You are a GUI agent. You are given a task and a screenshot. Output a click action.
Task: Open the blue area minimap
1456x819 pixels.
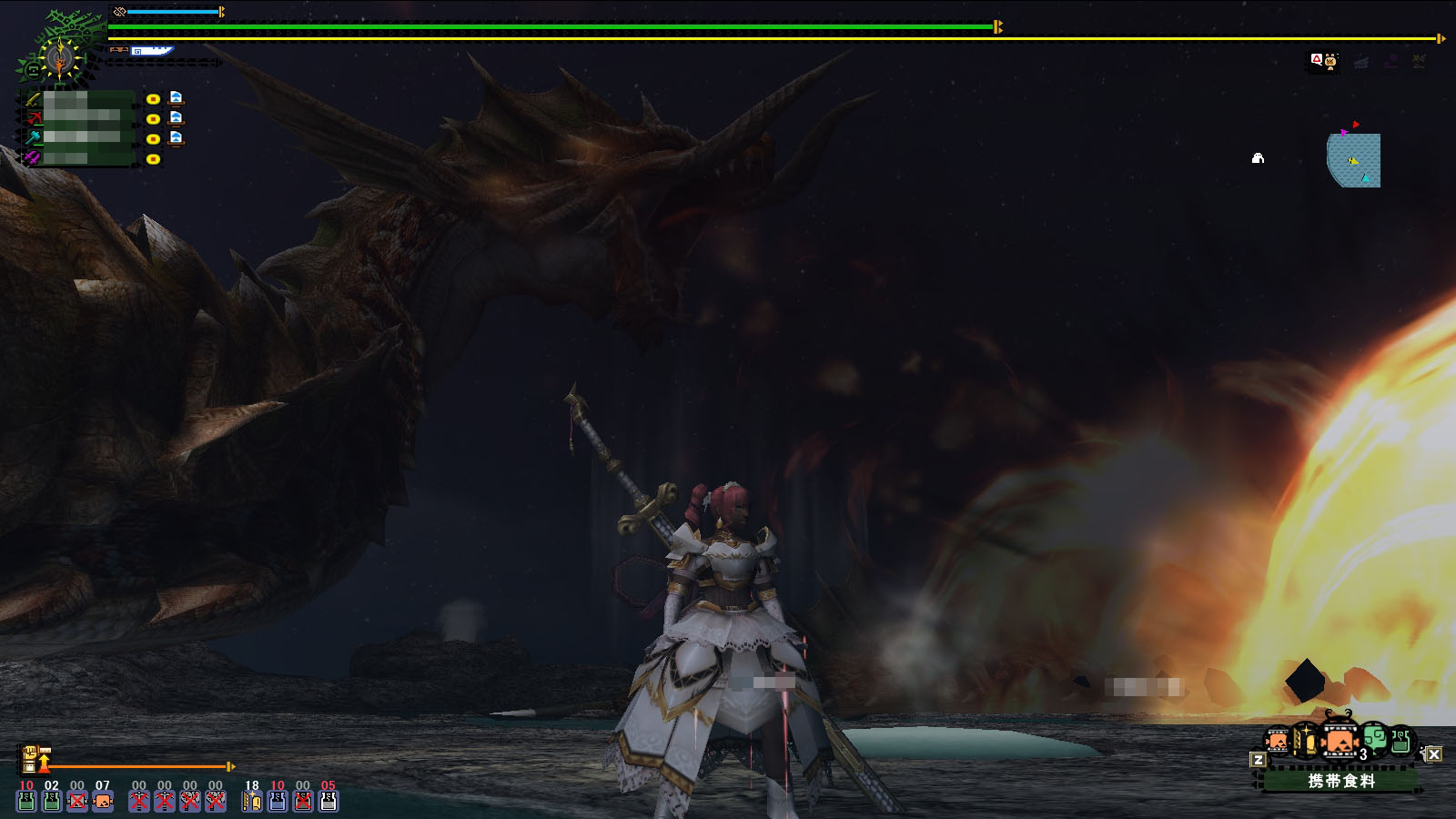click(x=1354, y=160)
